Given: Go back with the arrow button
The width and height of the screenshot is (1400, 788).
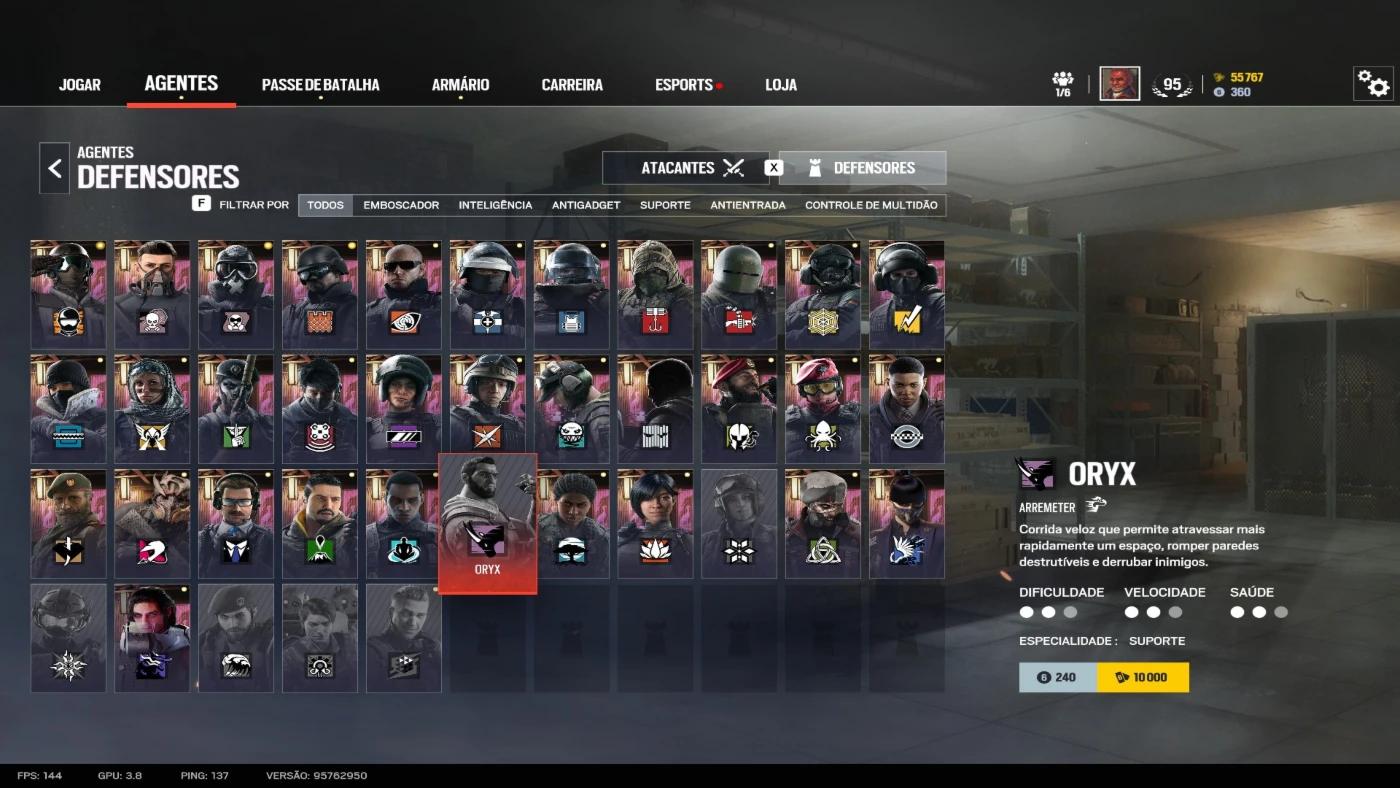Looking at the screenshot, I should click(55, 168).
